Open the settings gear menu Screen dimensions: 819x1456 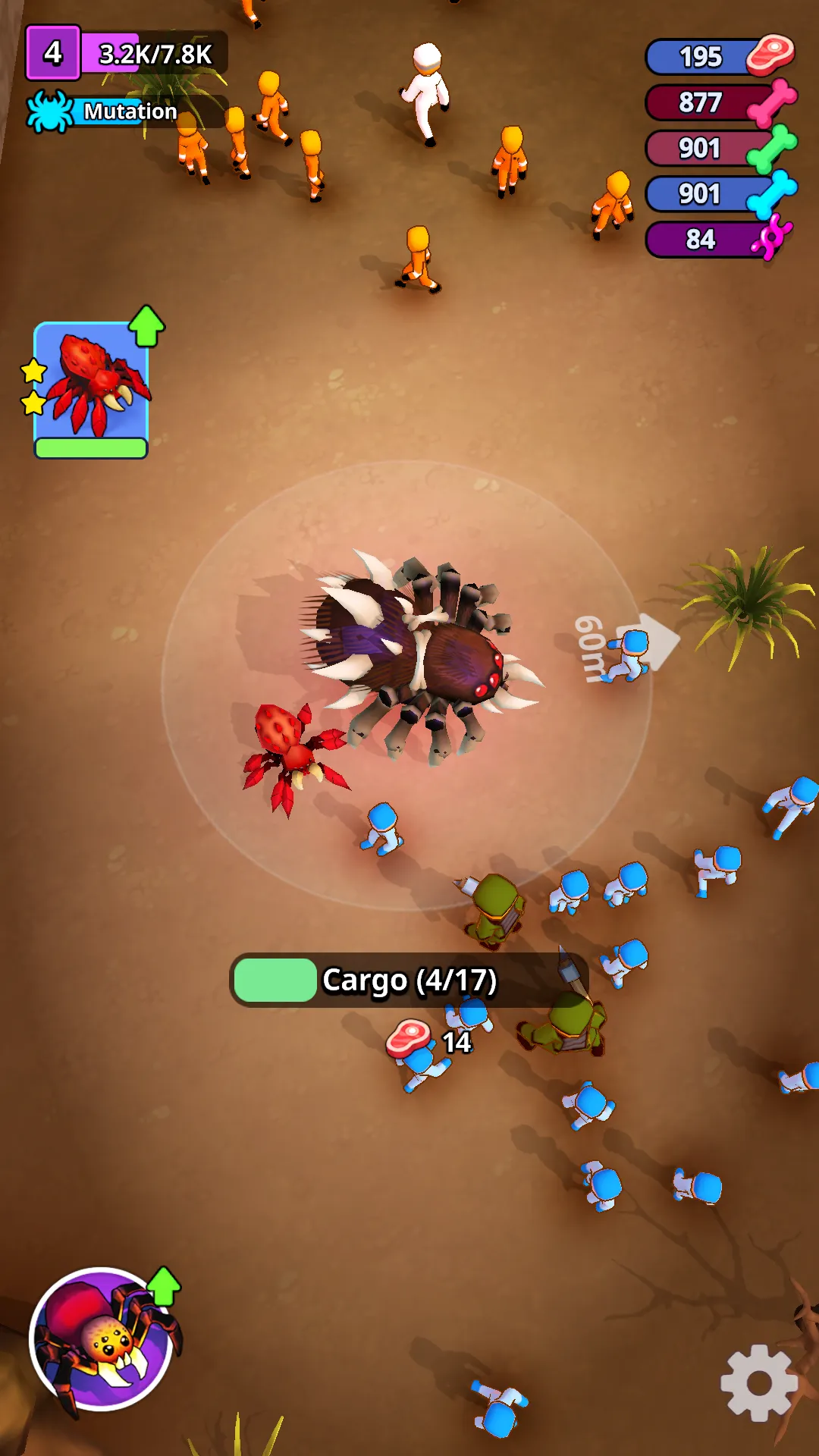pos(758,1382)
